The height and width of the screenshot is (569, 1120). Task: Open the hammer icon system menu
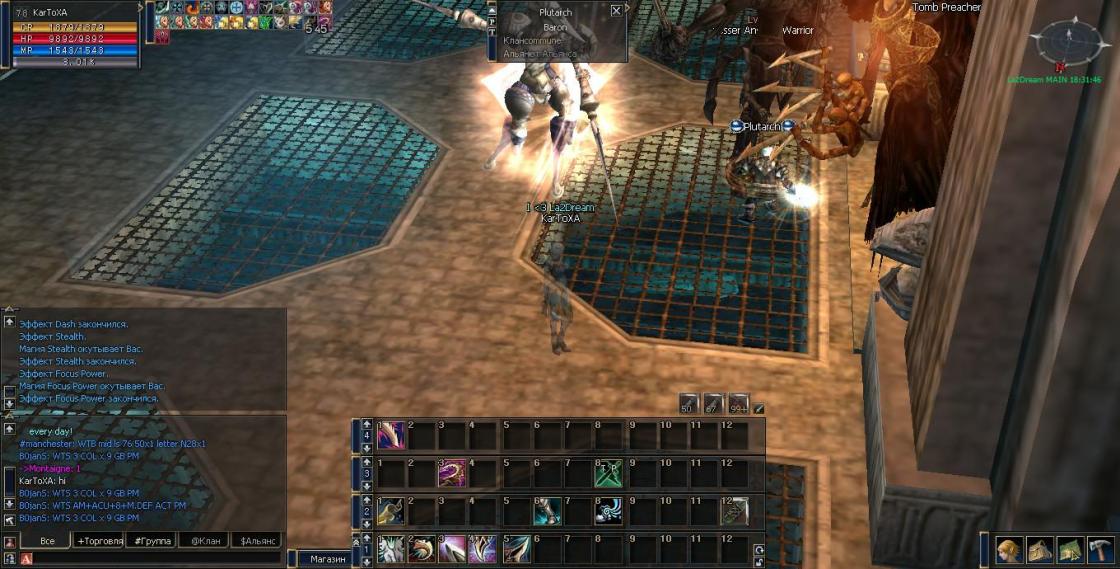[1101, 550]
